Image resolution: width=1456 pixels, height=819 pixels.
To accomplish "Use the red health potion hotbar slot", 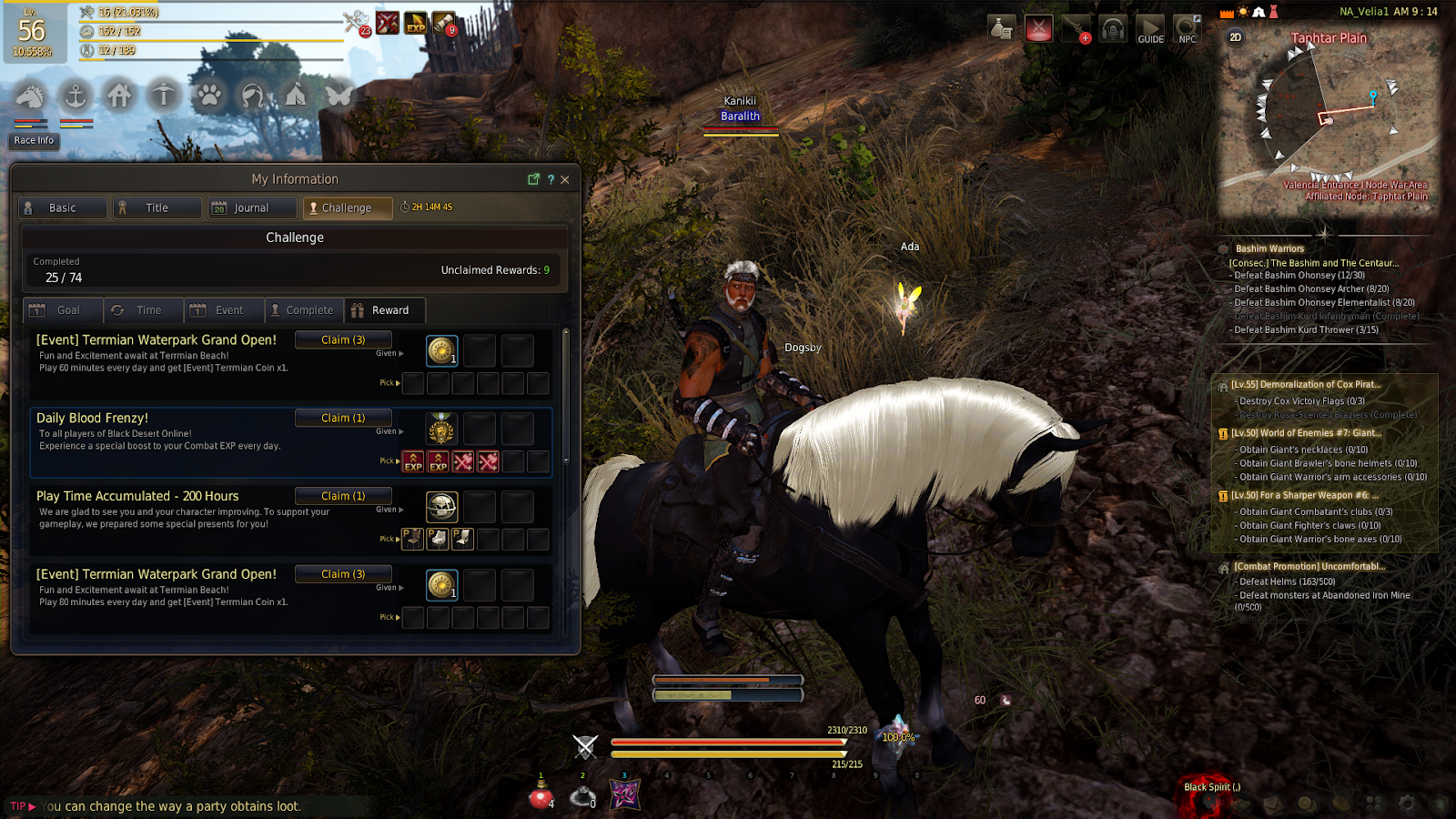I will (541, 796).
